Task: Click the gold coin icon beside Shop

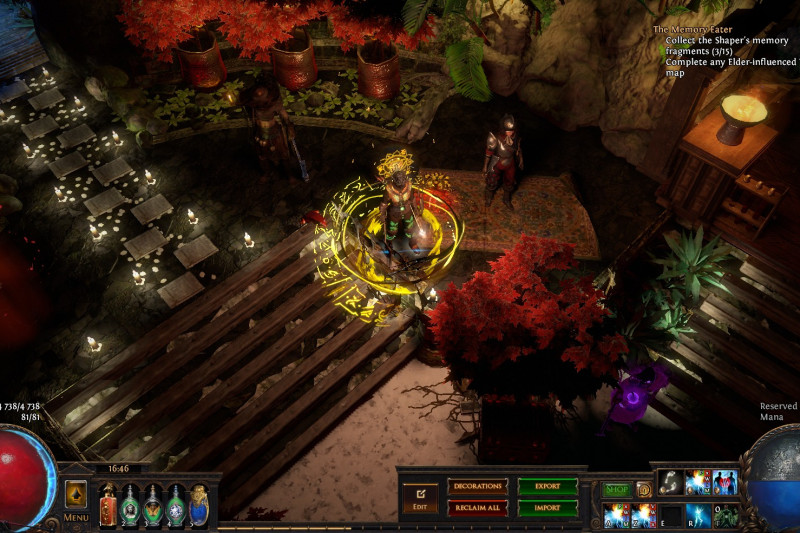Action: (x=644, y=489)
